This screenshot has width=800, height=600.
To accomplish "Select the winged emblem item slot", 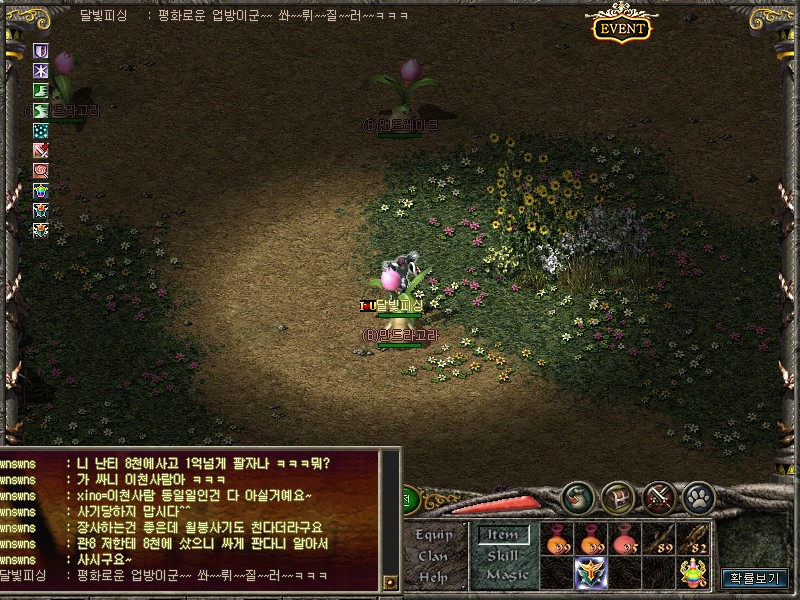I will point(592,573).
